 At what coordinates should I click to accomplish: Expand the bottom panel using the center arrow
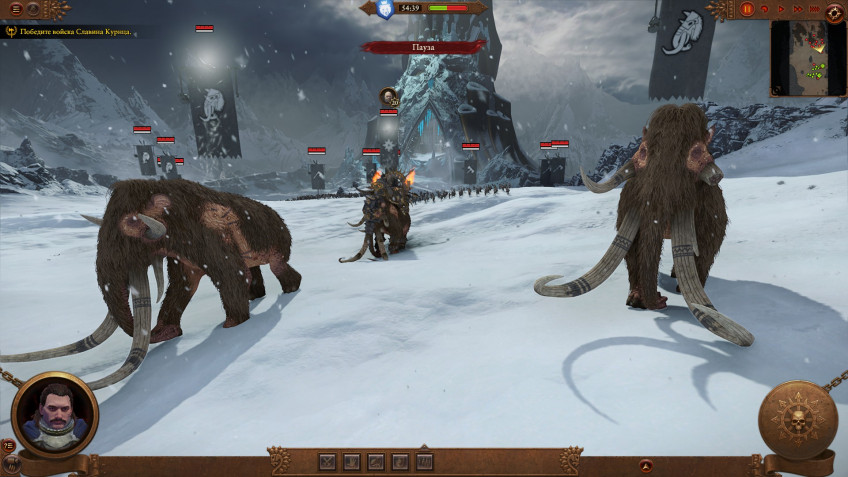(x=424, y=445)
